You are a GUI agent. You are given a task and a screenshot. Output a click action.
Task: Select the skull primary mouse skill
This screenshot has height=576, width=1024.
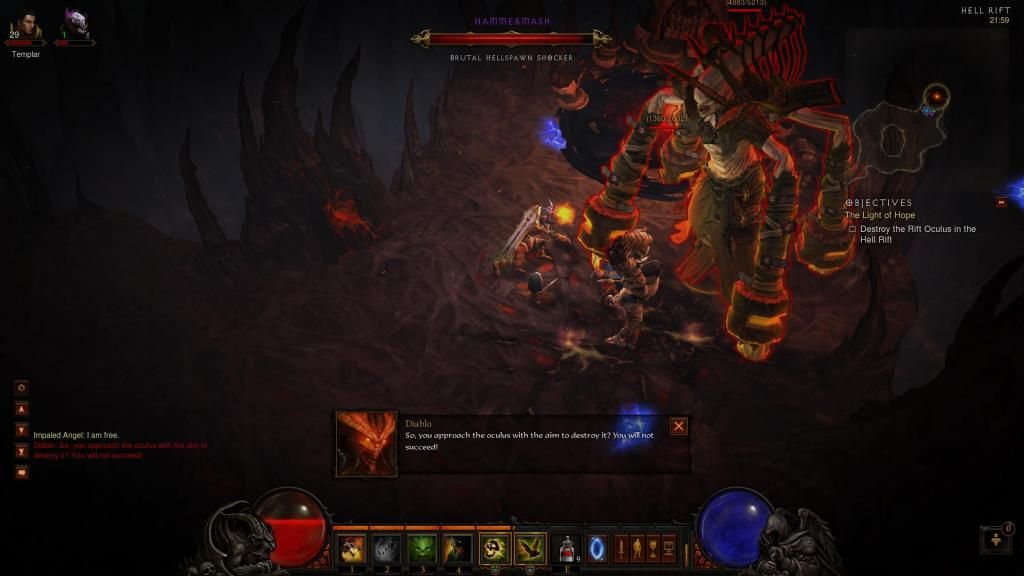coord(495,547)
